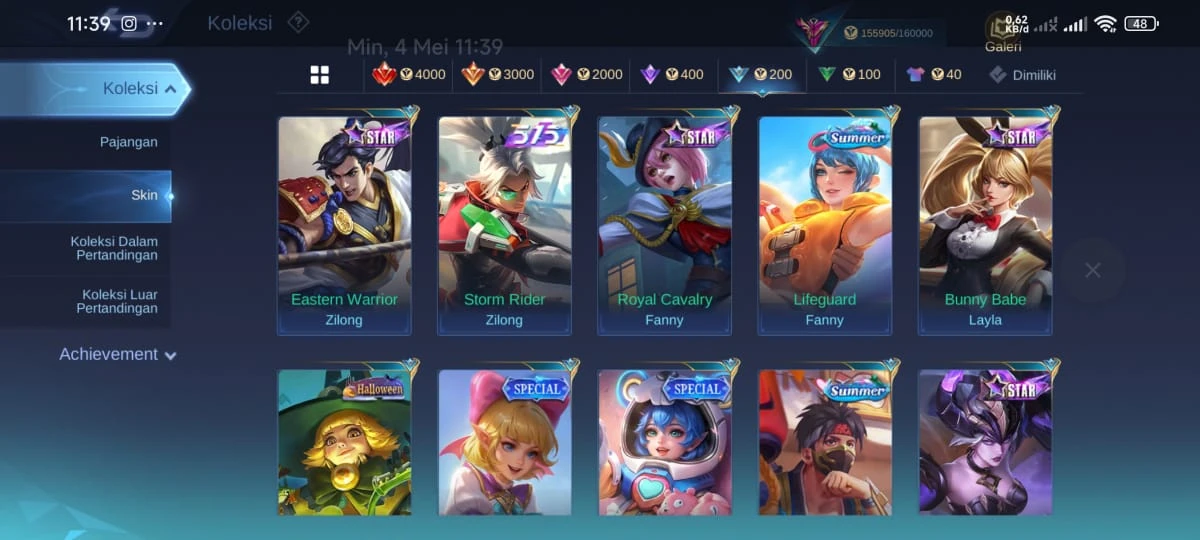Show the 2000 point tier skins
This screenshot has height=540, width=1200.
click(x=586, y=75)
